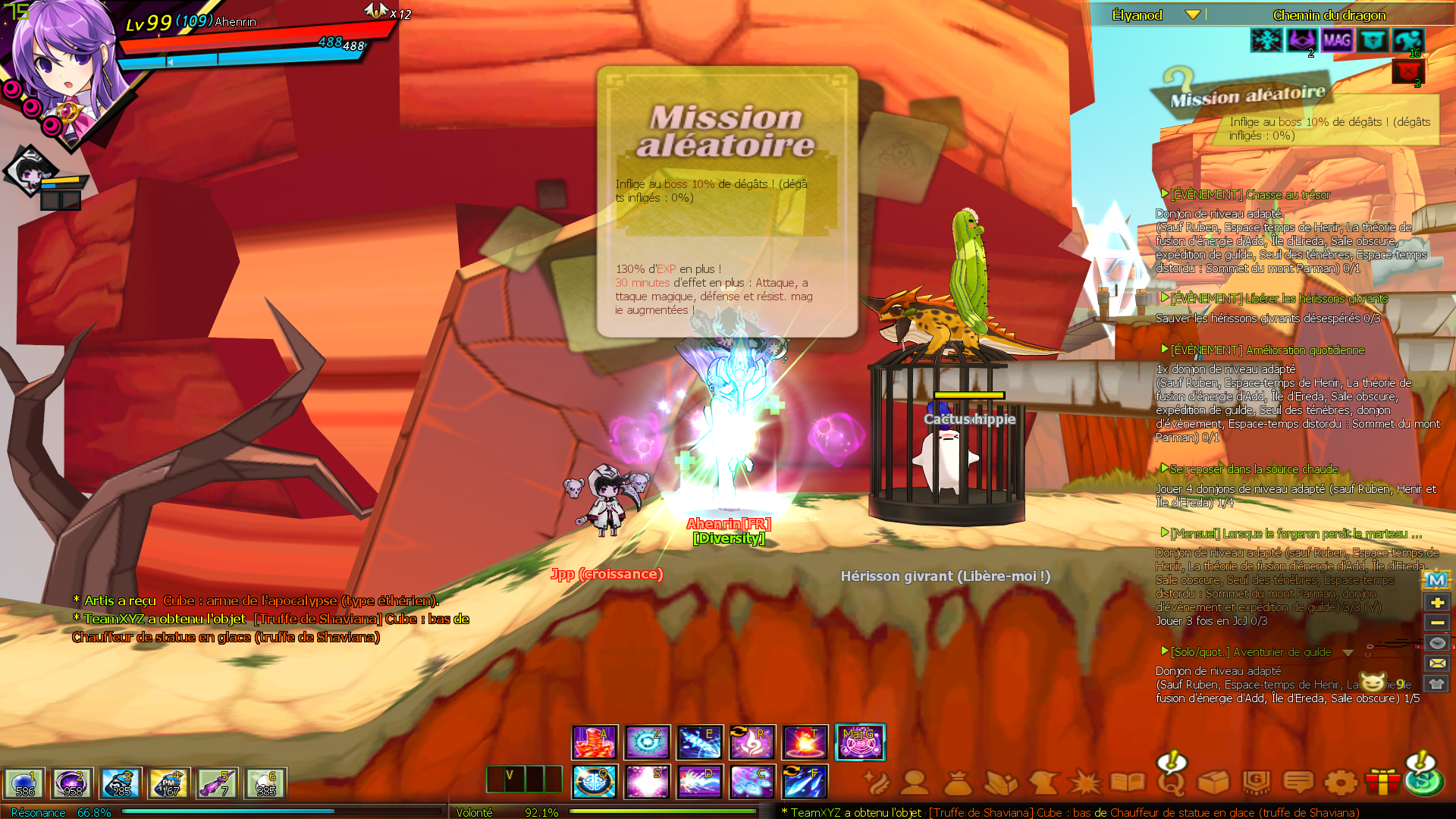Open the inventory money bag icon
Screen dimensions: 1456x819
click(958, 782)
